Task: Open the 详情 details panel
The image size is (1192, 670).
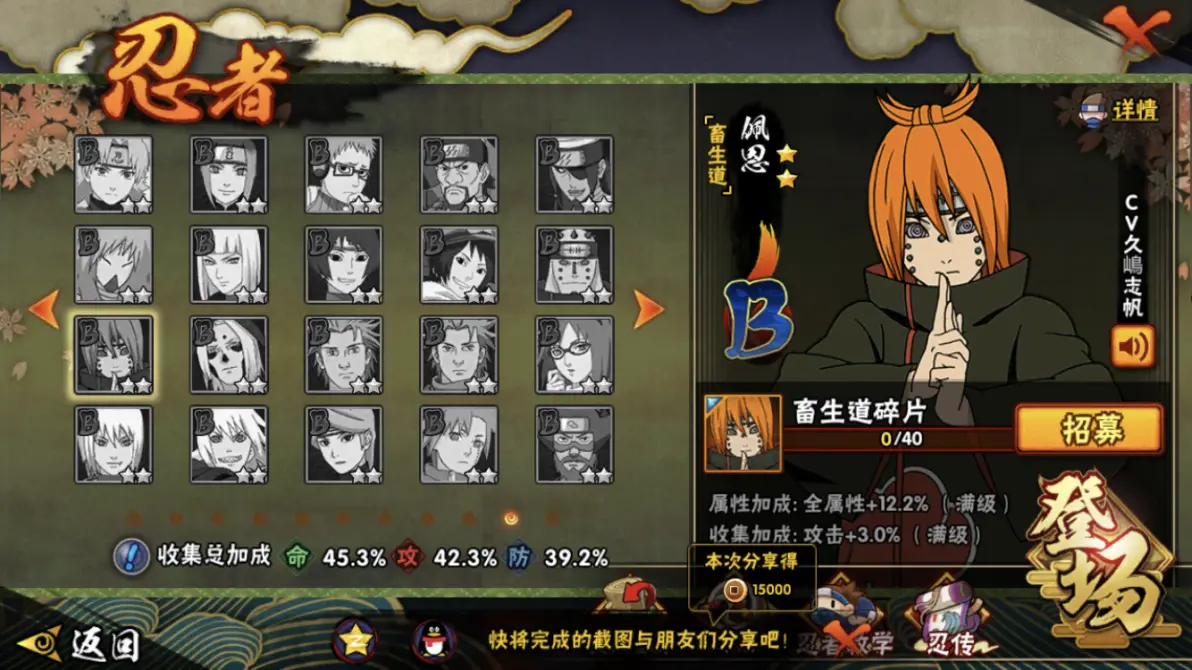Action: (1120, 109)
